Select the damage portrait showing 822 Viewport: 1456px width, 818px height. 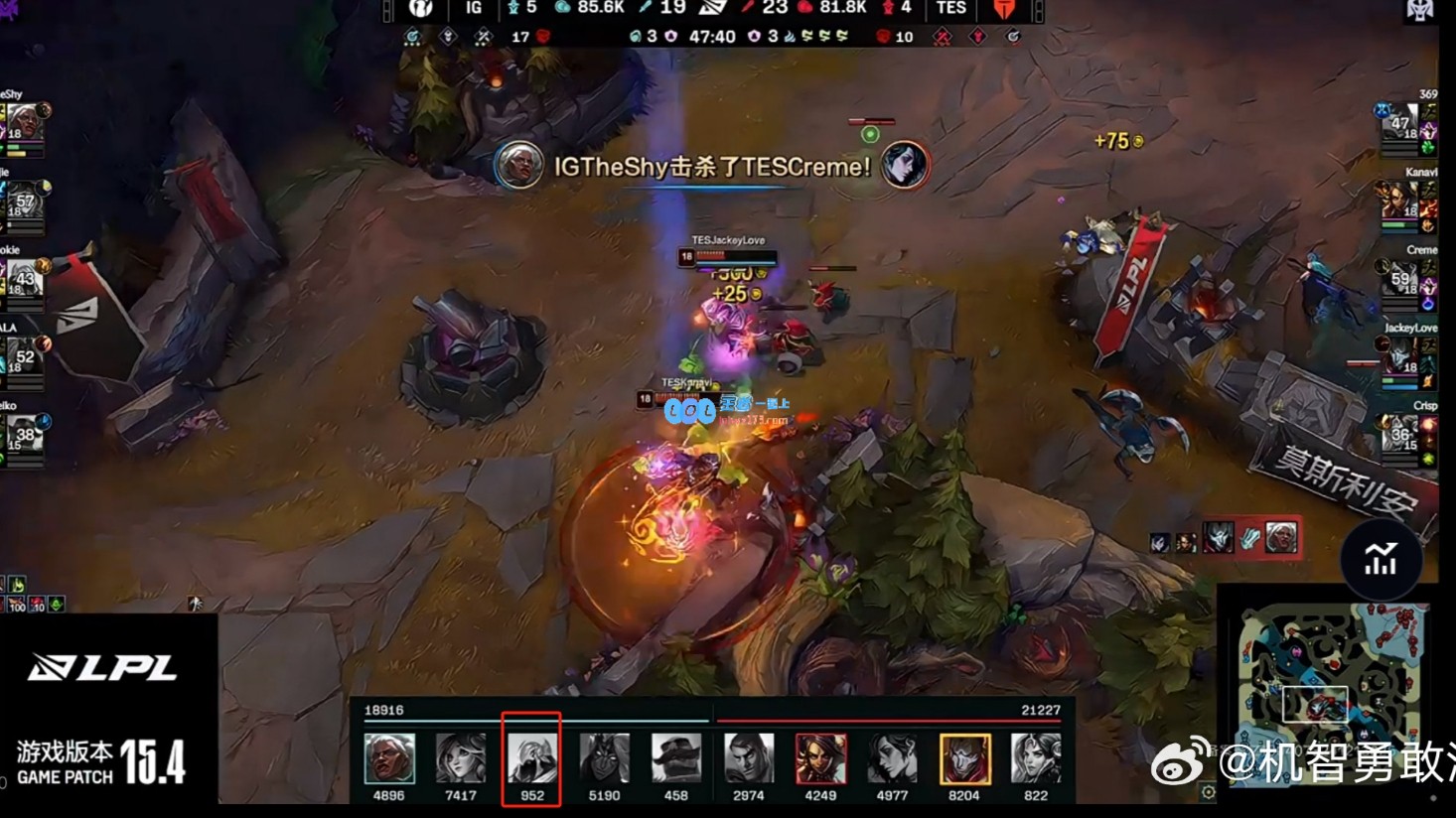point(1036,758)
